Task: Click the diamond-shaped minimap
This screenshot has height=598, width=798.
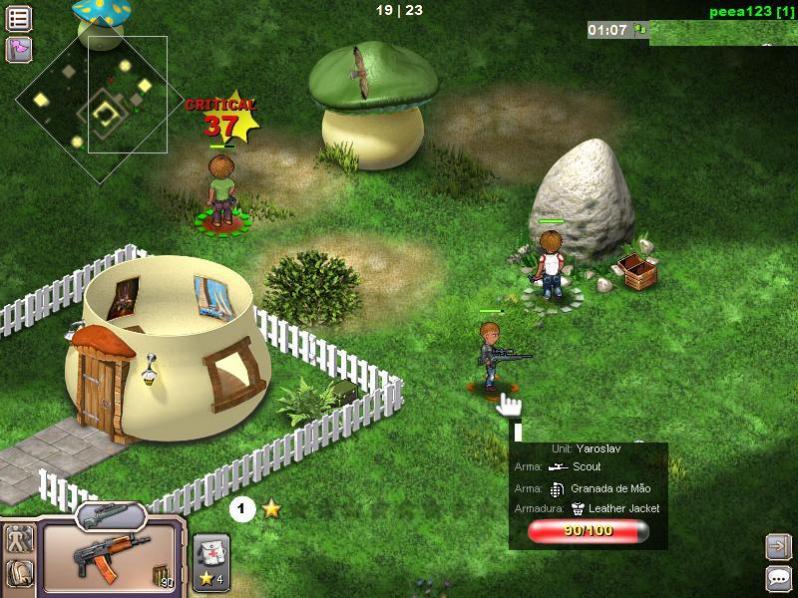Action: pos(88,105)
